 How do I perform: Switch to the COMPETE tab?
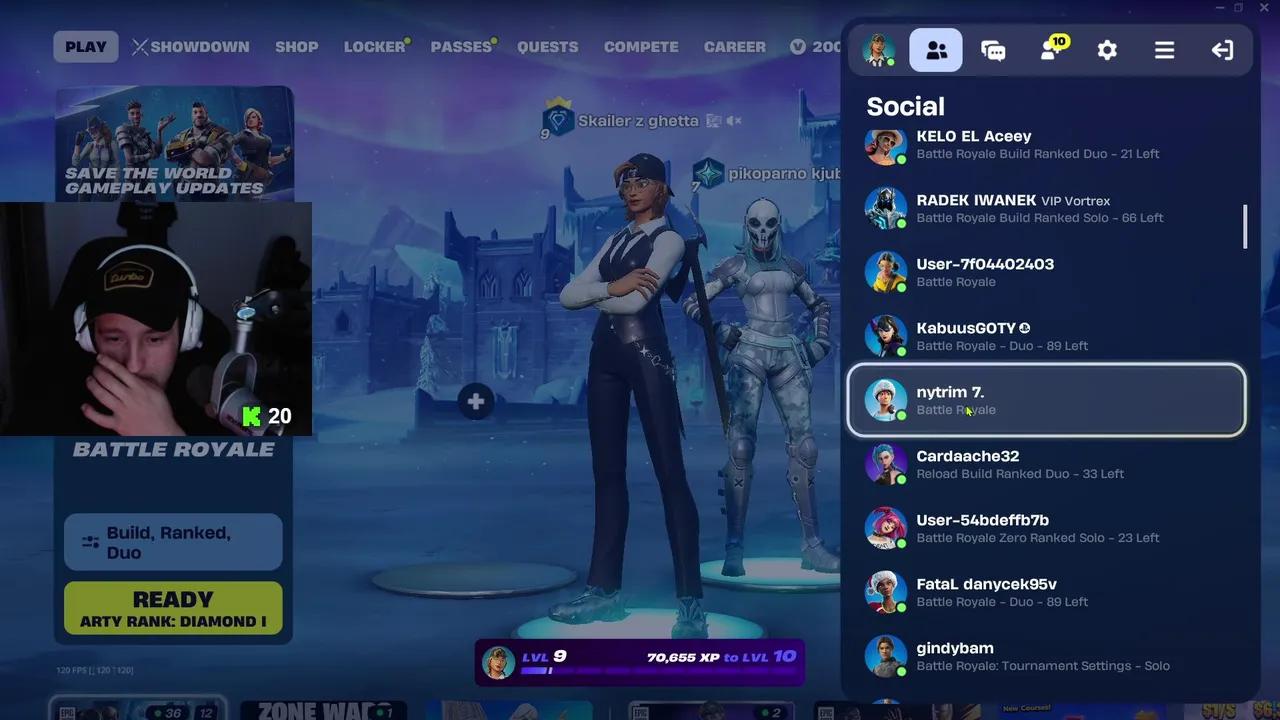tap(641, 46)
